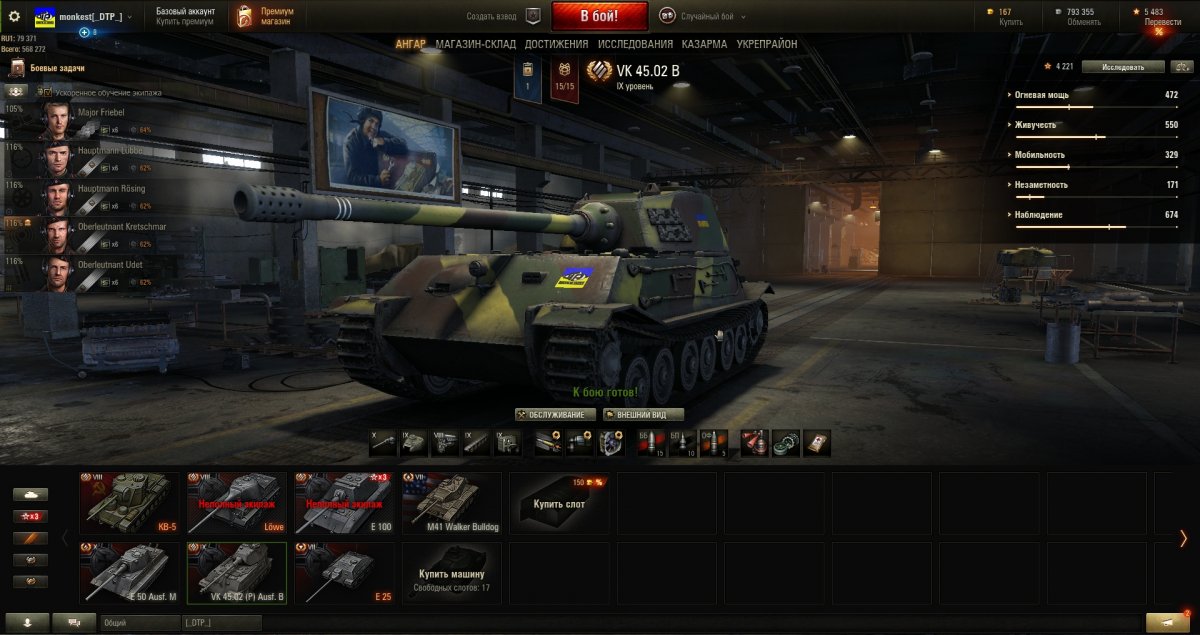Click the Купить машину tile
The height and width of the screenshot is (635, 1200).
[x=452, y=573]
